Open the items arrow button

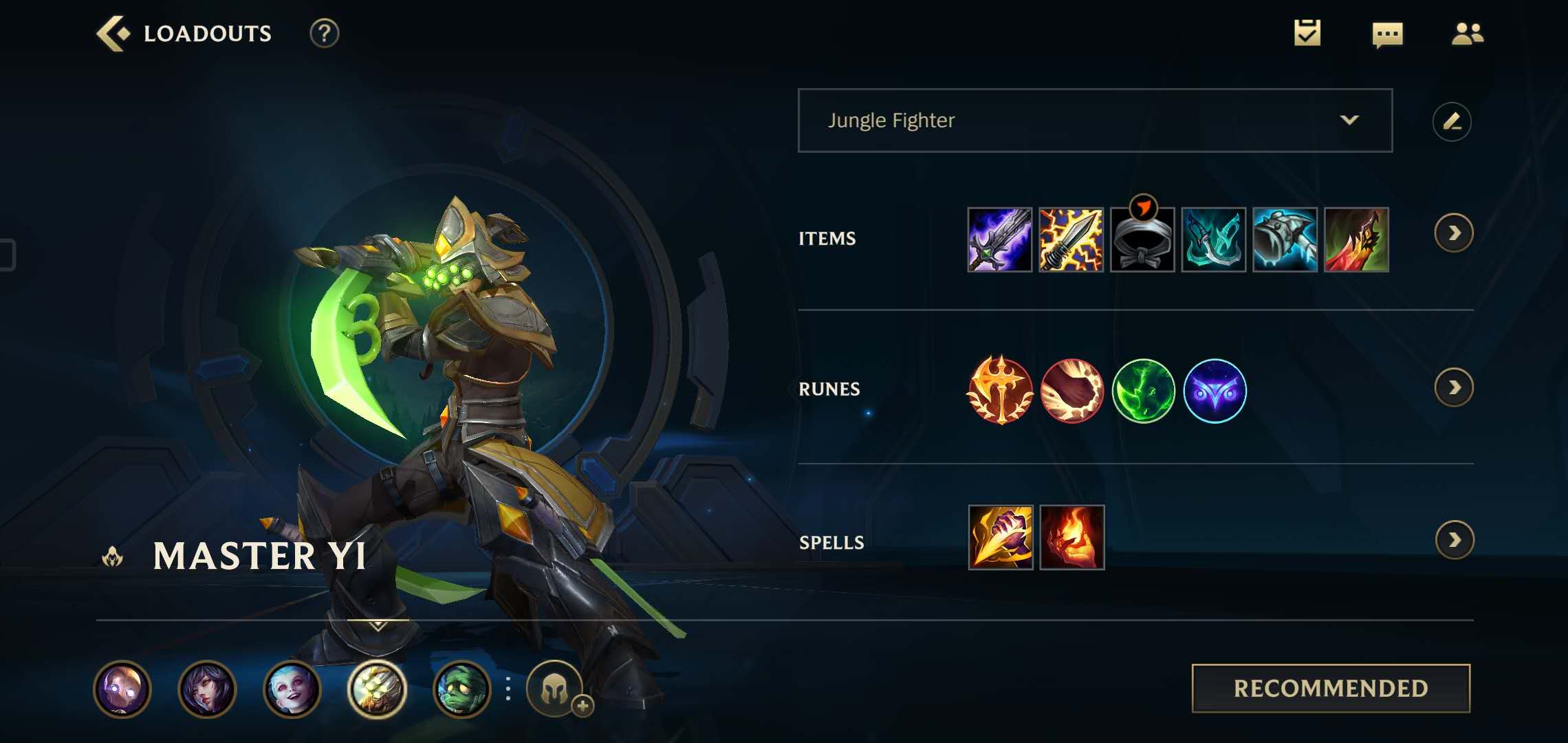coord(1453,233)
